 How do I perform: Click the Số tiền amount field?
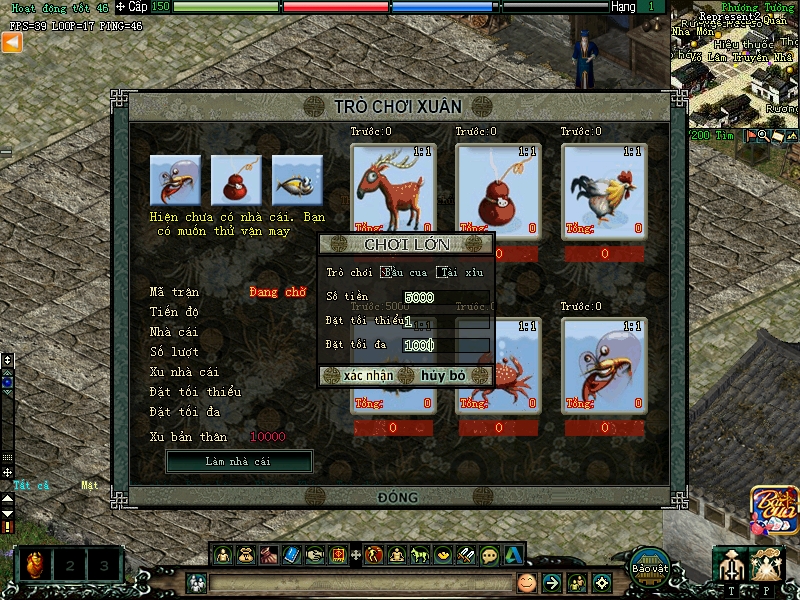(446, 297)
